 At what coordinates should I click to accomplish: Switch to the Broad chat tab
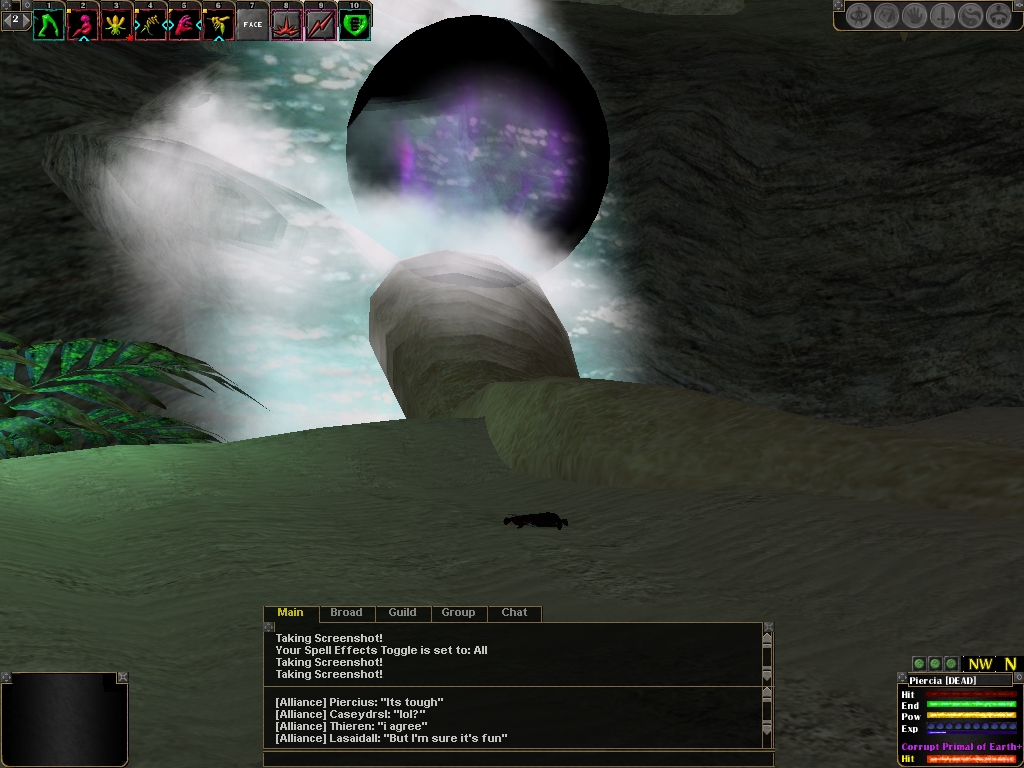(346, 613)
